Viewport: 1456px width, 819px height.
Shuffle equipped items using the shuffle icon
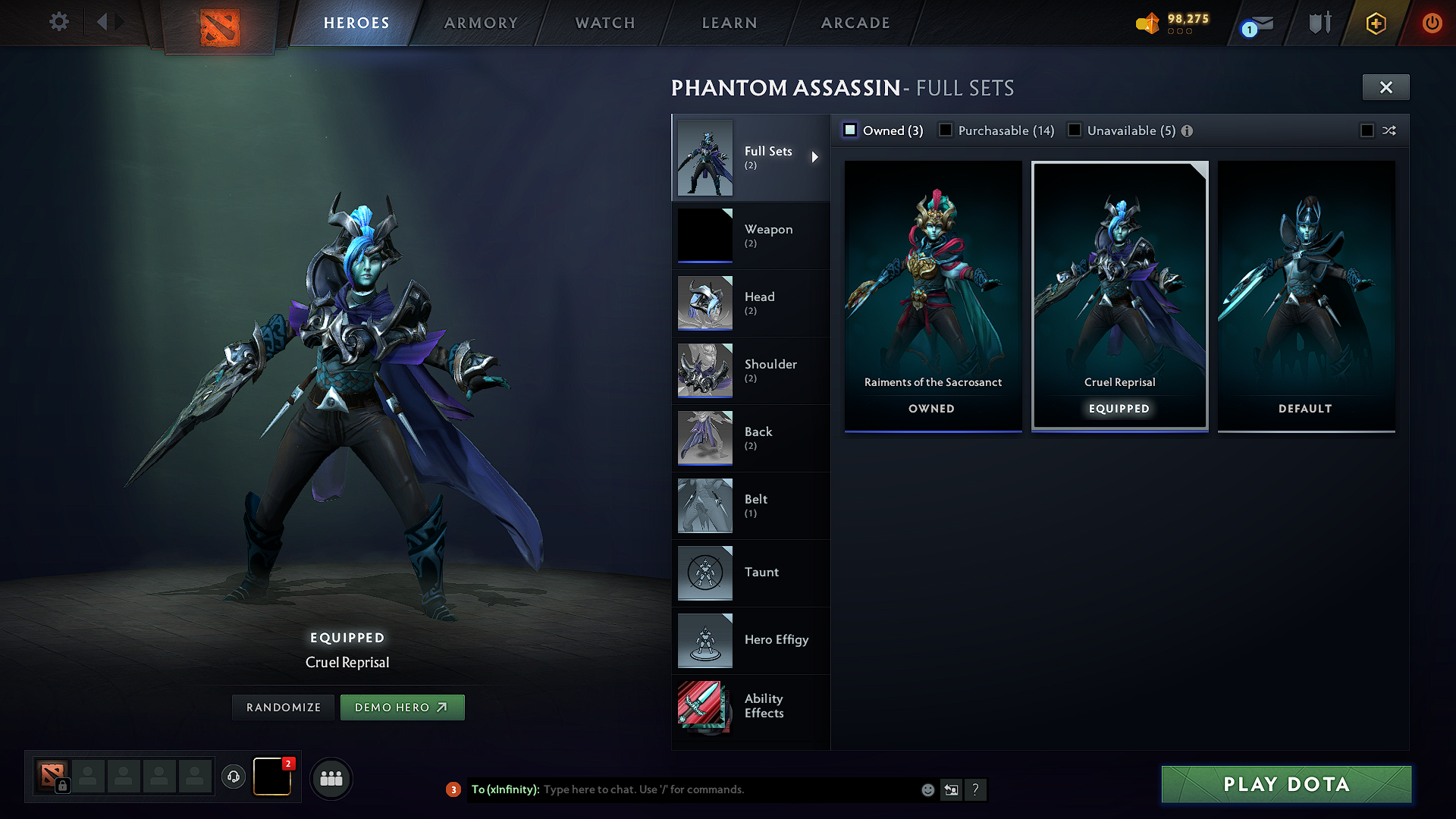coord(1390,130)
